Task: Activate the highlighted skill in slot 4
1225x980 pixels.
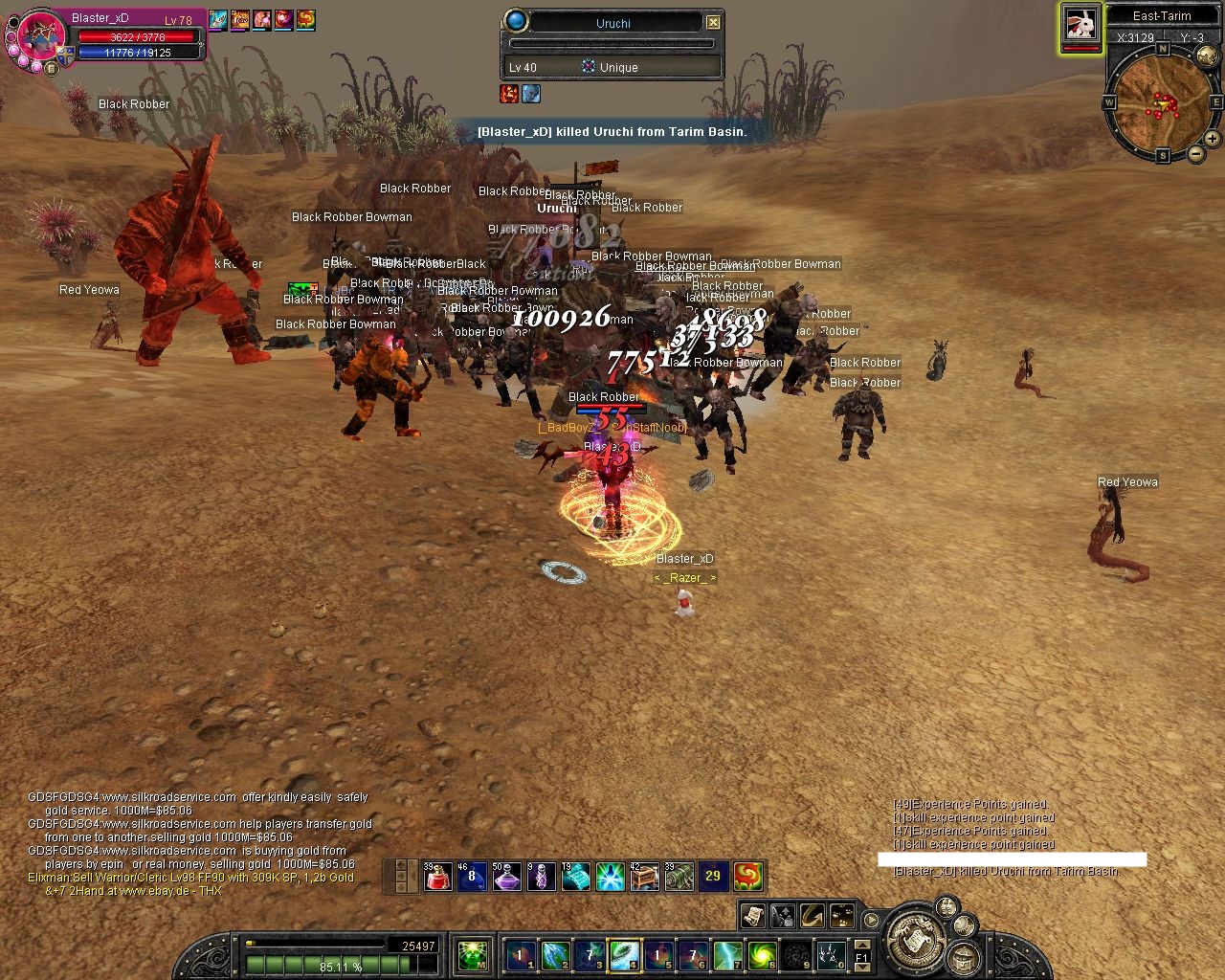Action: (x=624, y=955)
